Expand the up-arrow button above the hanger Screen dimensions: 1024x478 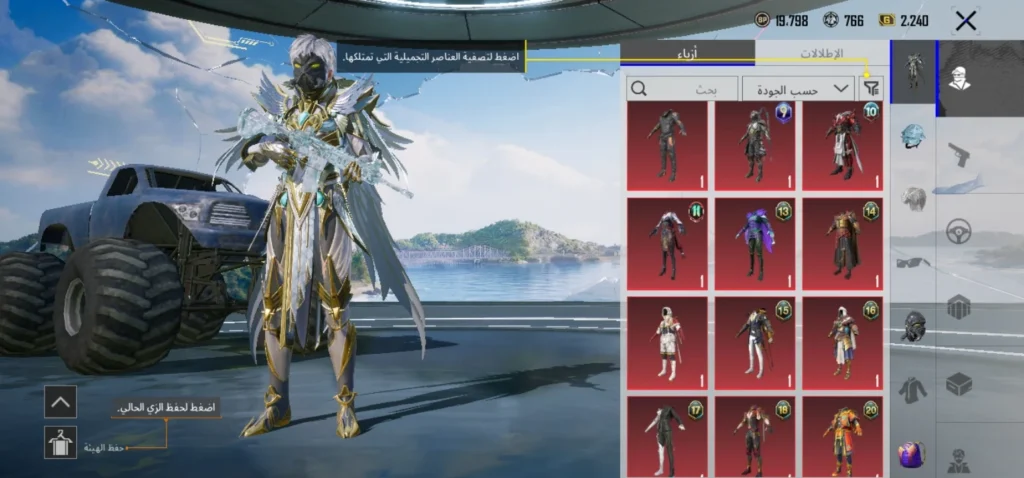[x=60, y=402]
